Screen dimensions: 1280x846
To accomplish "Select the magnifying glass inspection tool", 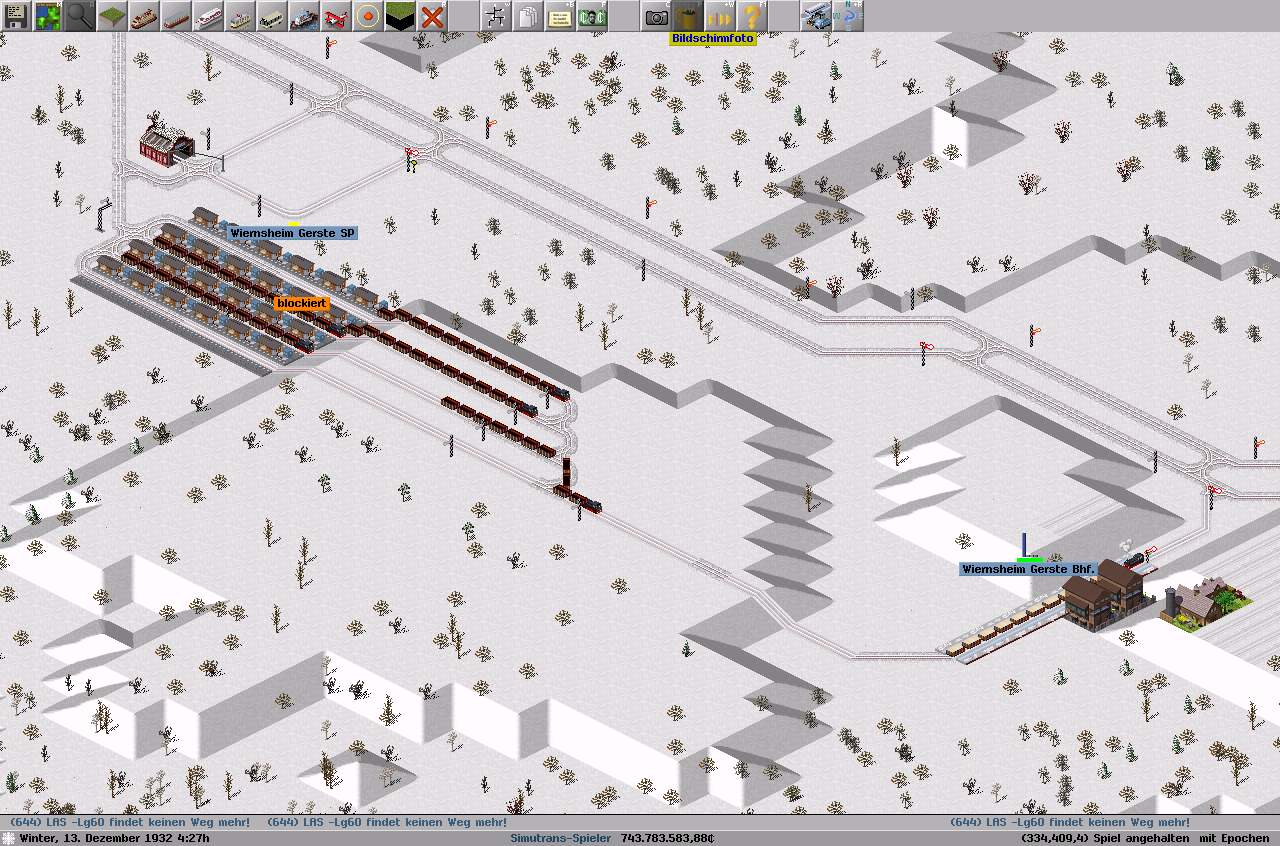I will 79,16.
